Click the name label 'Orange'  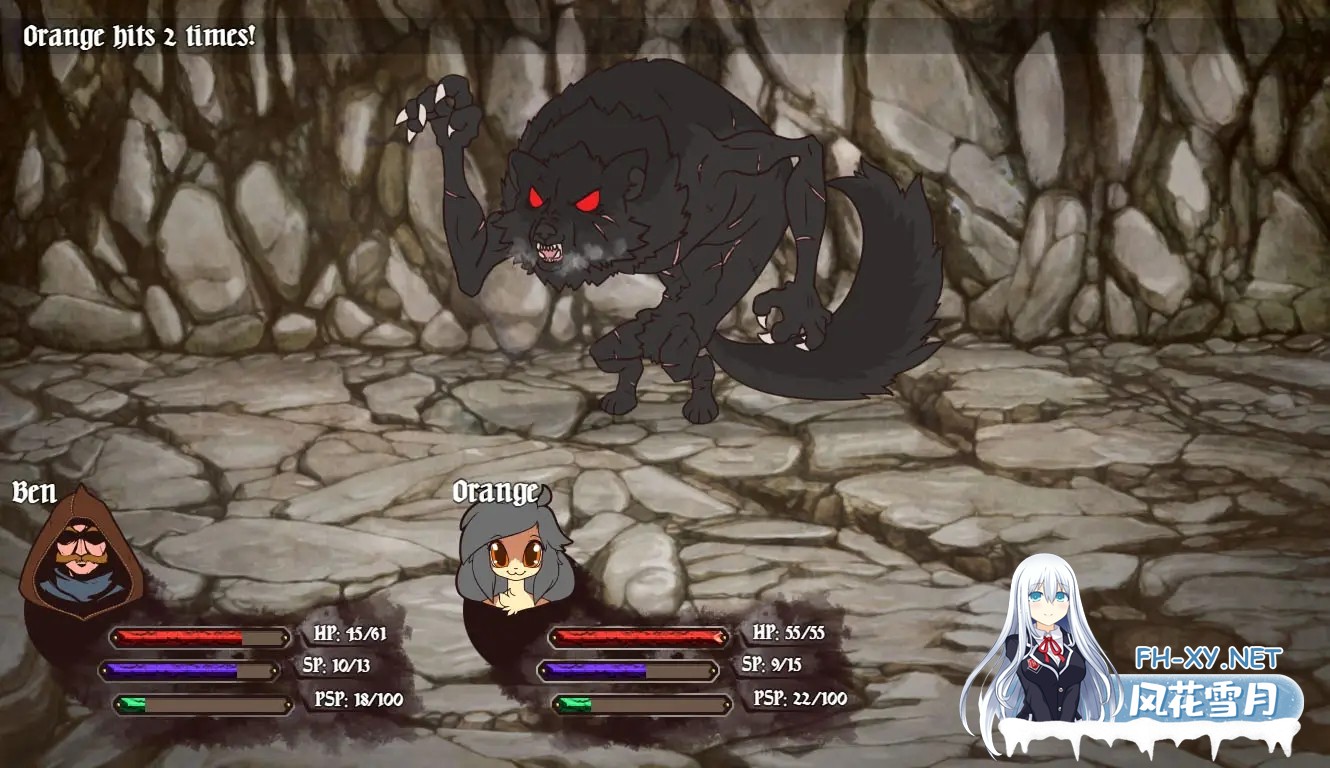coord(497,491)
